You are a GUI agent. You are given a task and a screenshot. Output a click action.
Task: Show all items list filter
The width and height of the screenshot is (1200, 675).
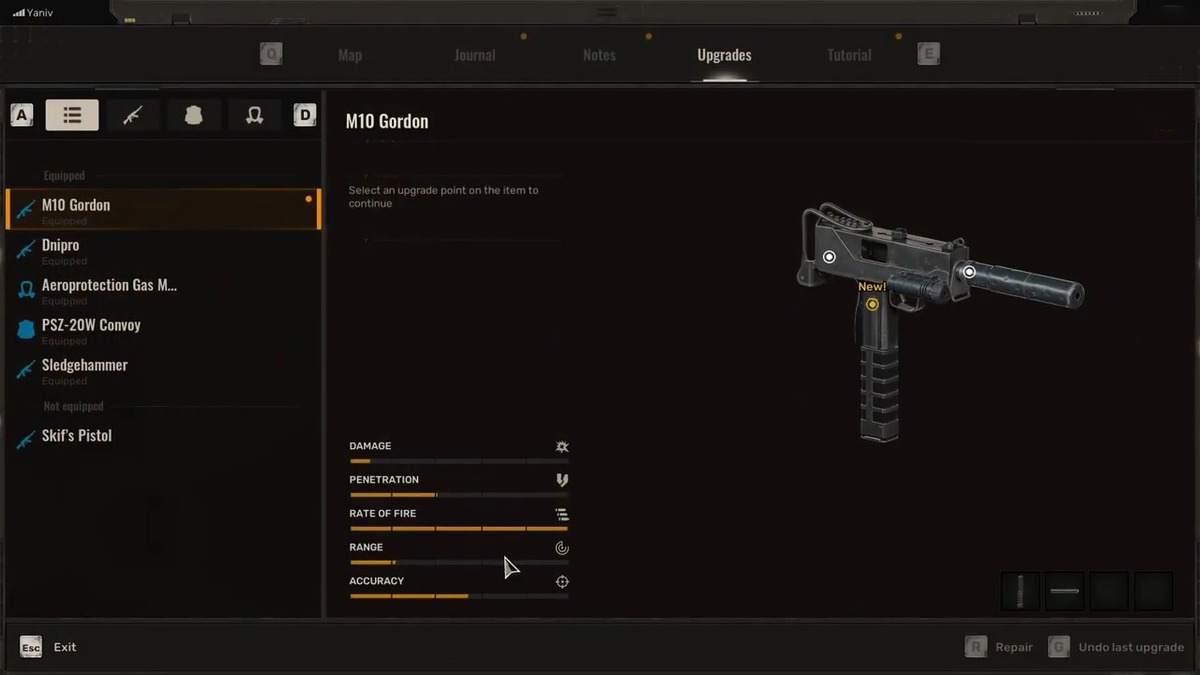(x=72, y=115)
